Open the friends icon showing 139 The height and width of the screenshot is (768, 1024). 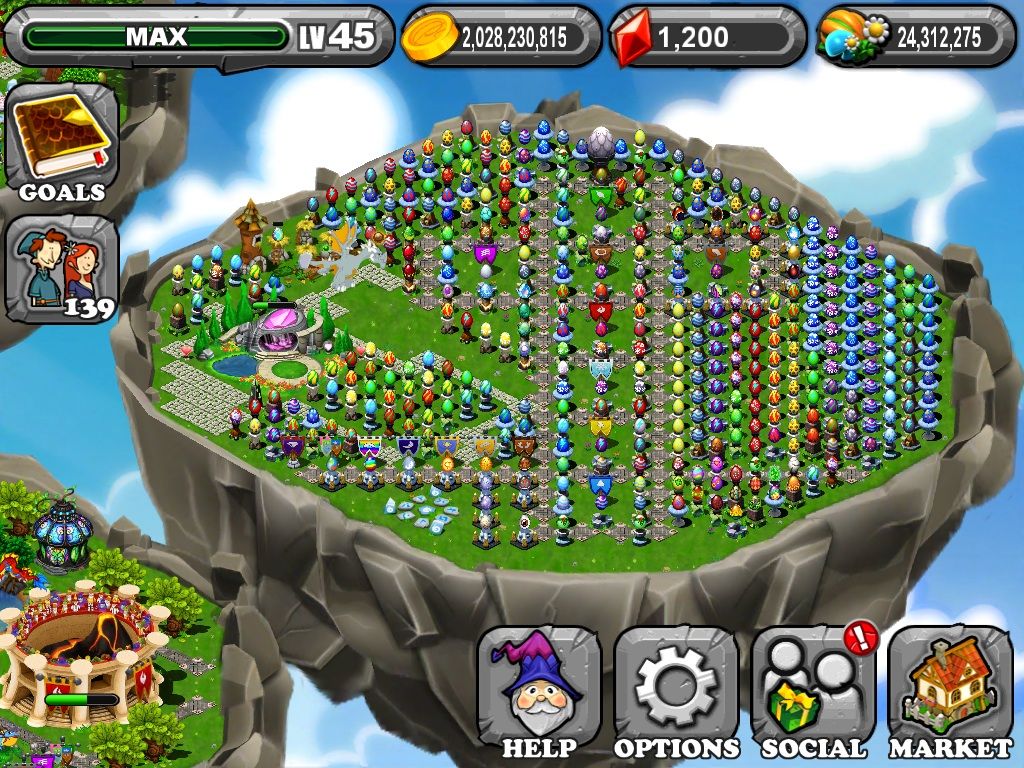click(x=61, y=269)
